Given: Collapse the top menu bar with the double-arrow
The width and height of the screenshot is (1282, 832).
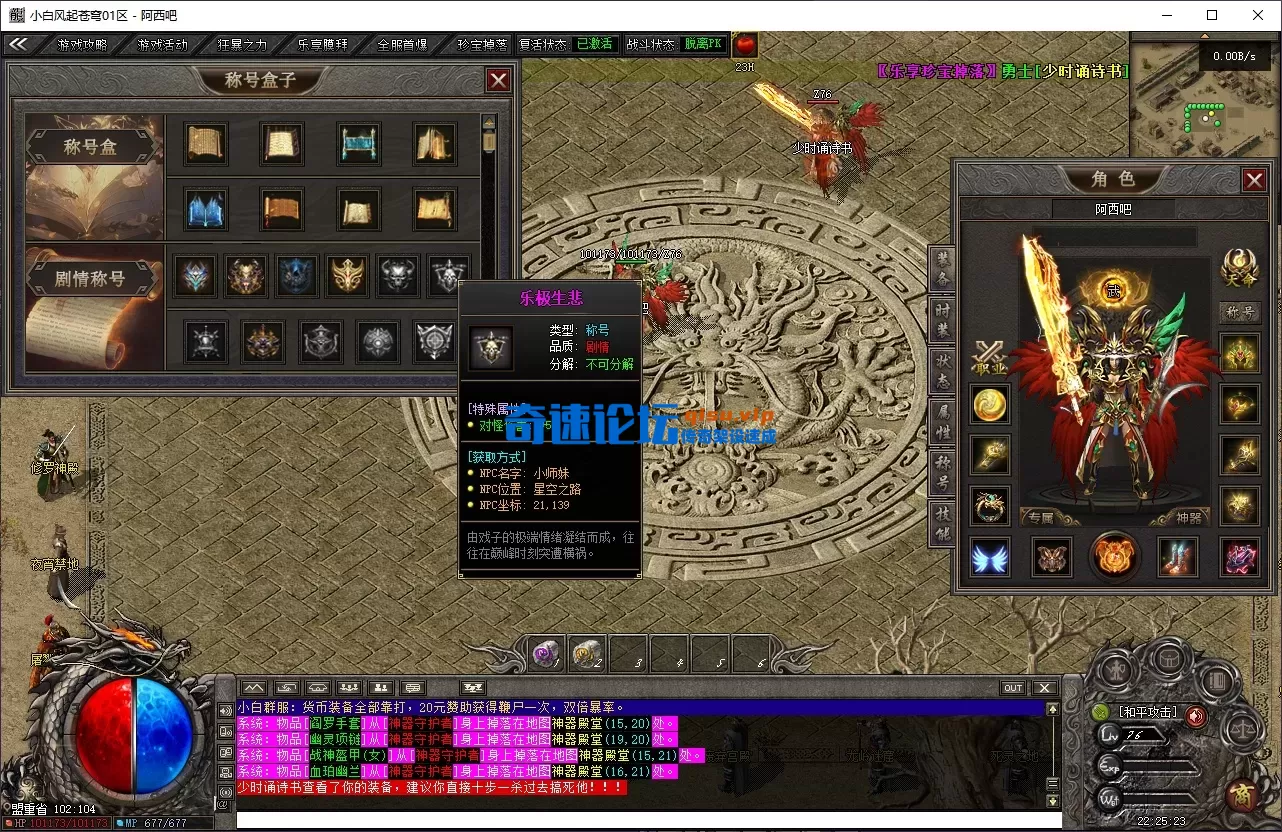Looking at the screenshot, I should click(19, 44).
